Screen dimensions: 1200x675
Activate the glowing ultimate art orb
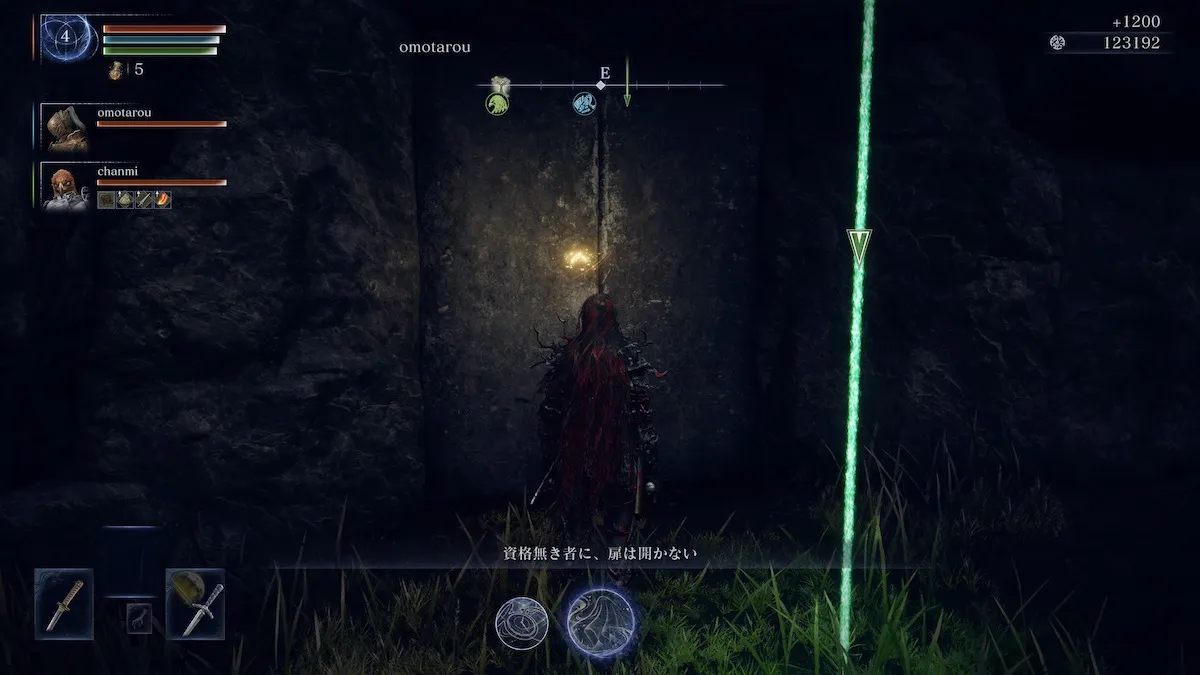click(601, 621)
